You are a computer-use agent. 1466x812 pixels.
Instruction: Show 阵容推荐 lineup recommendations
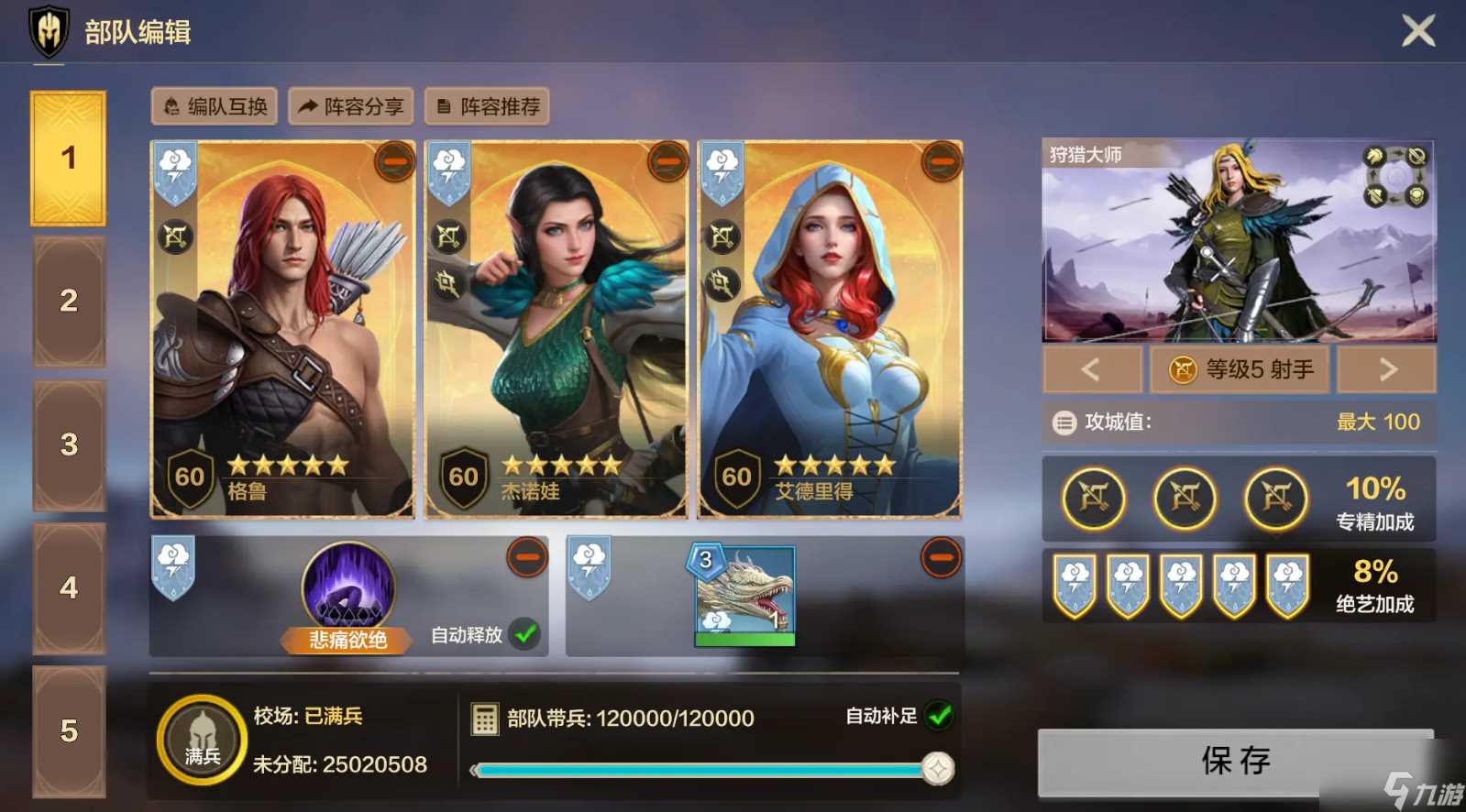pyautogui.click(x=488, y=107)
